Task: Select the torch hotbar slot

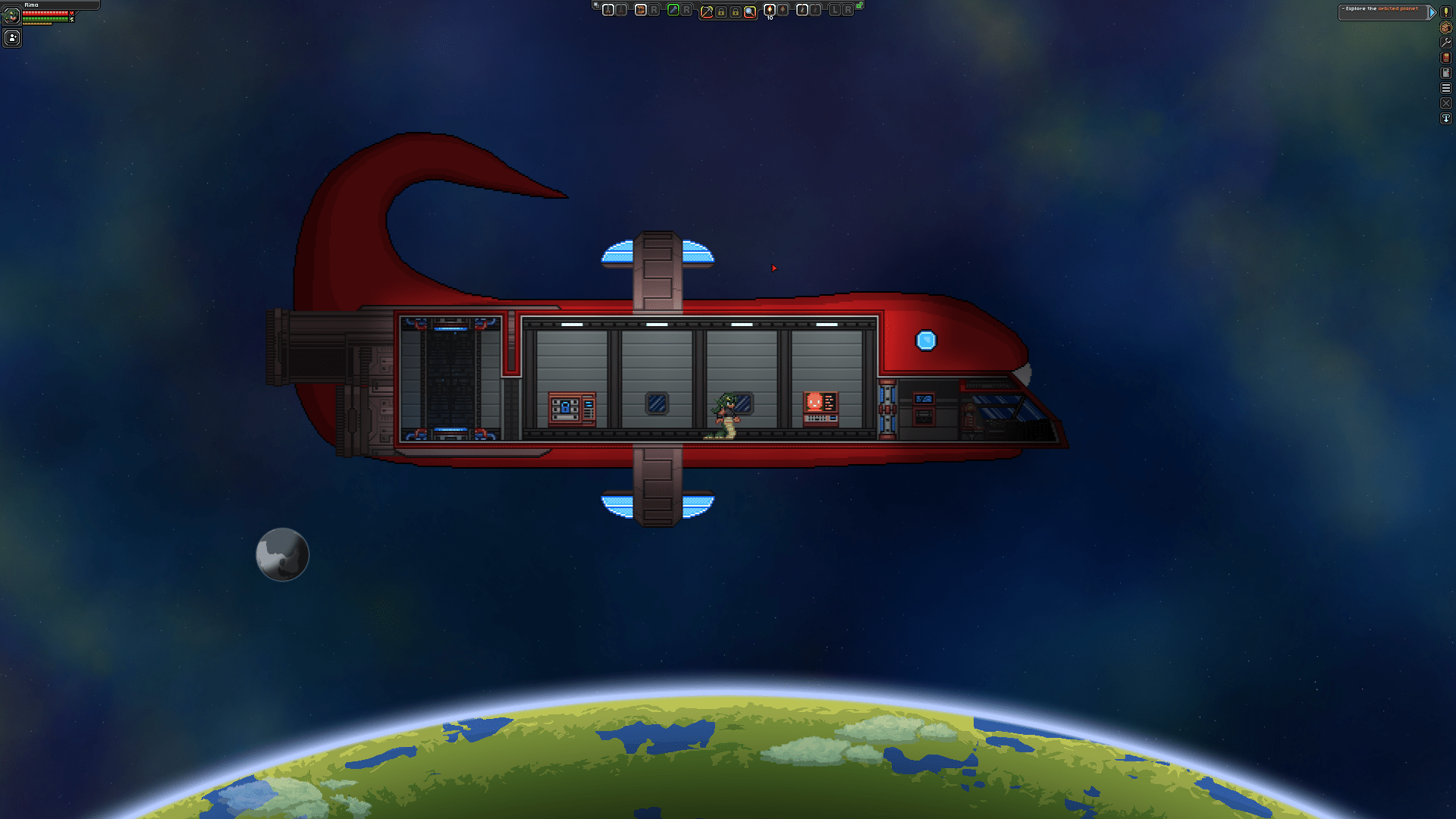Action: click(770, 10)
